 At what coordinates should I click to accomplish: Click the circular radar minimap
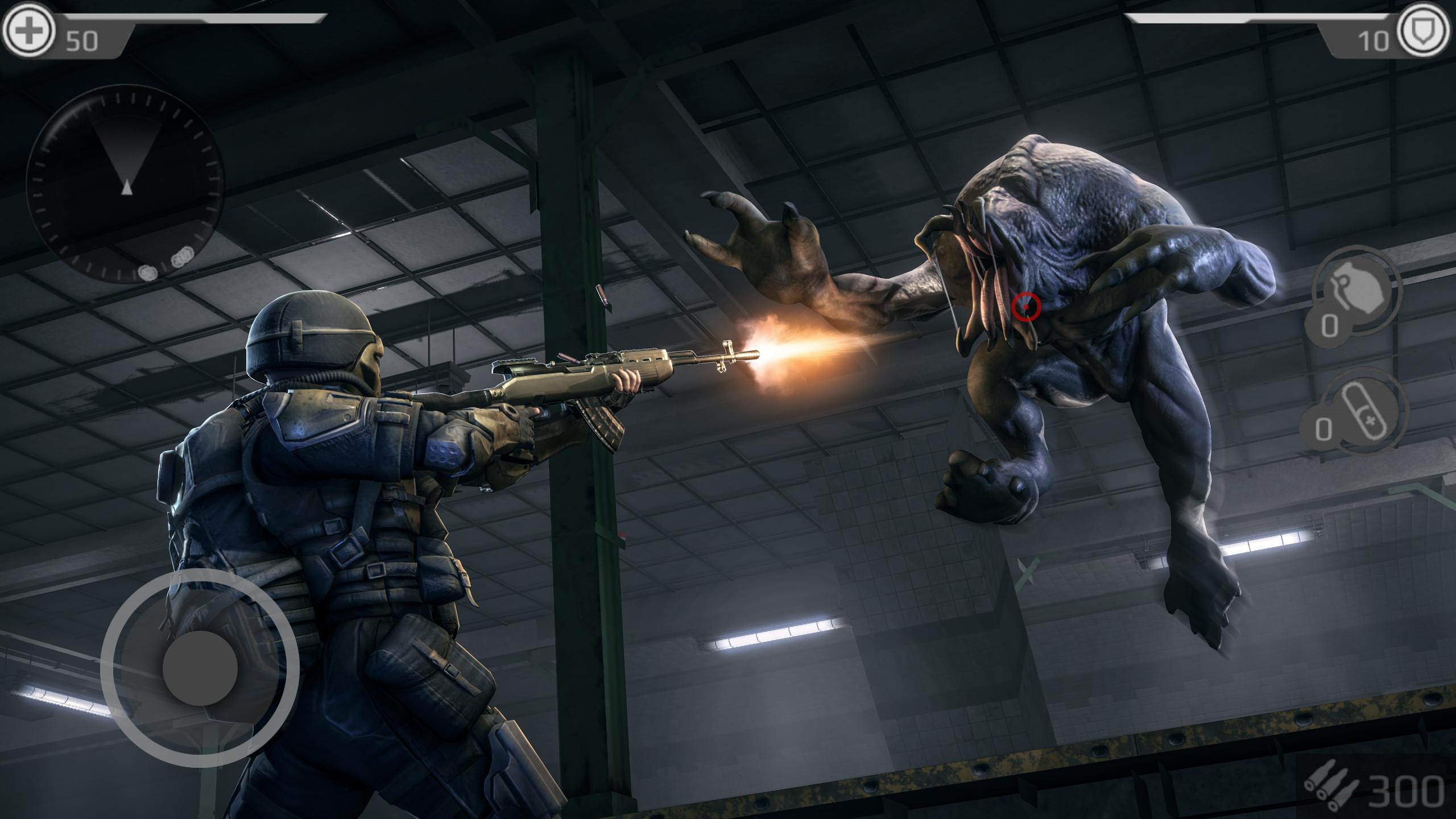pyautogui.click(x=125, y=184)
